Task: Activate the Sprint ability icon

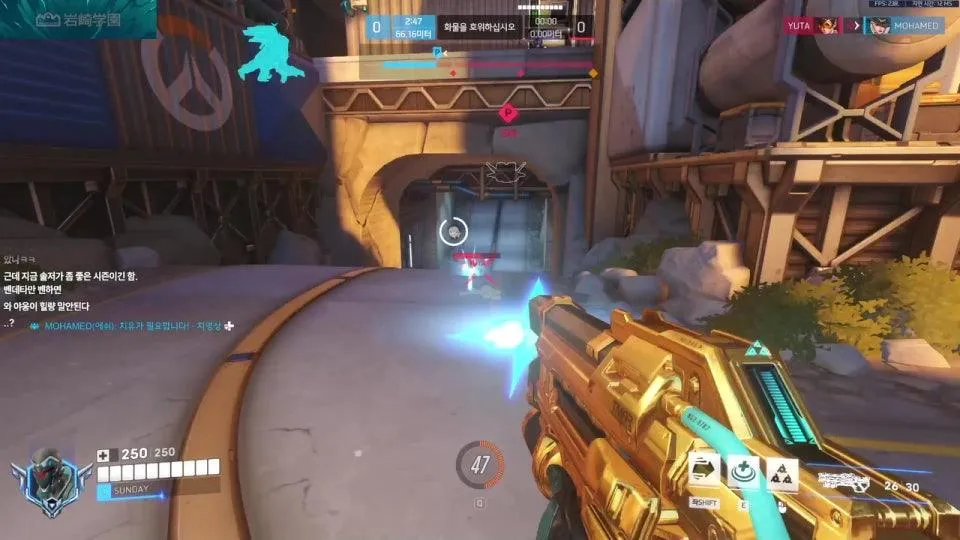Action: [706, 472]
